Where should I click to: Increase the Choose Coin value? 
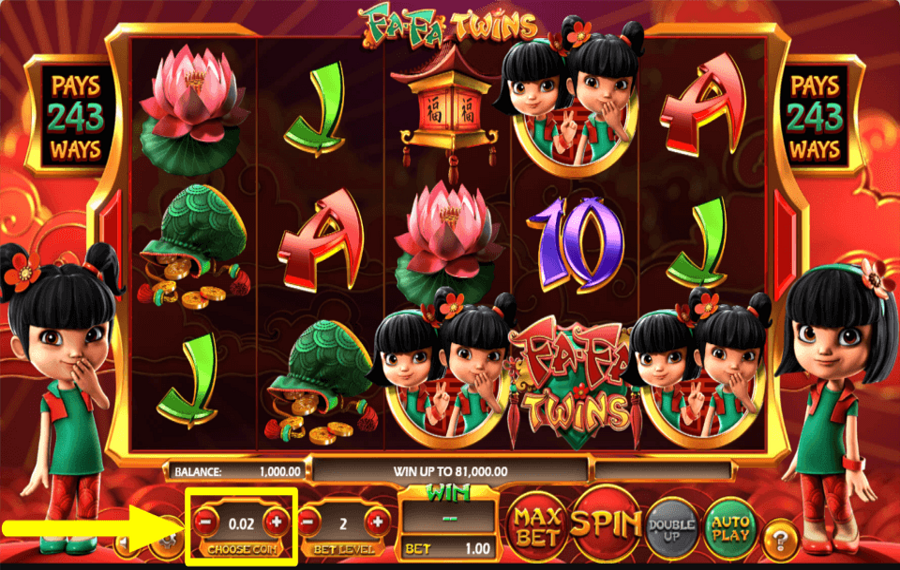(x=276, y=521)
